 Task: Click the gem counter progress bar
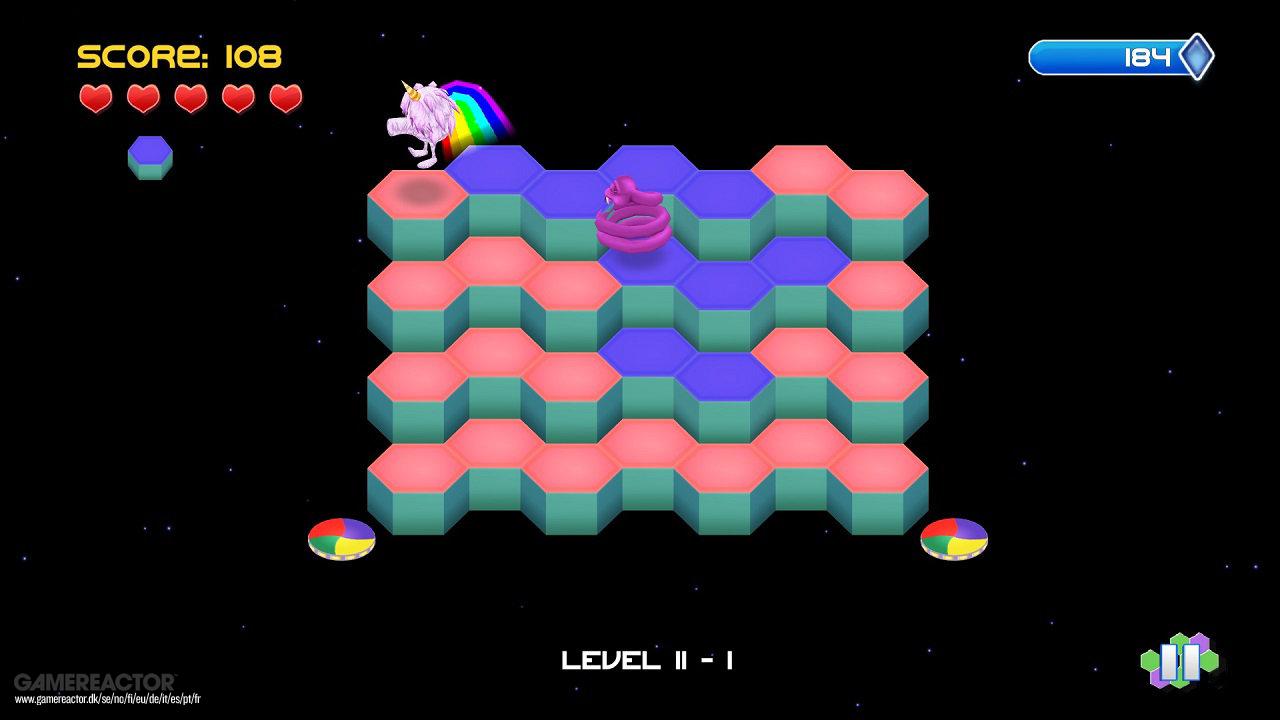point(1110,57)
